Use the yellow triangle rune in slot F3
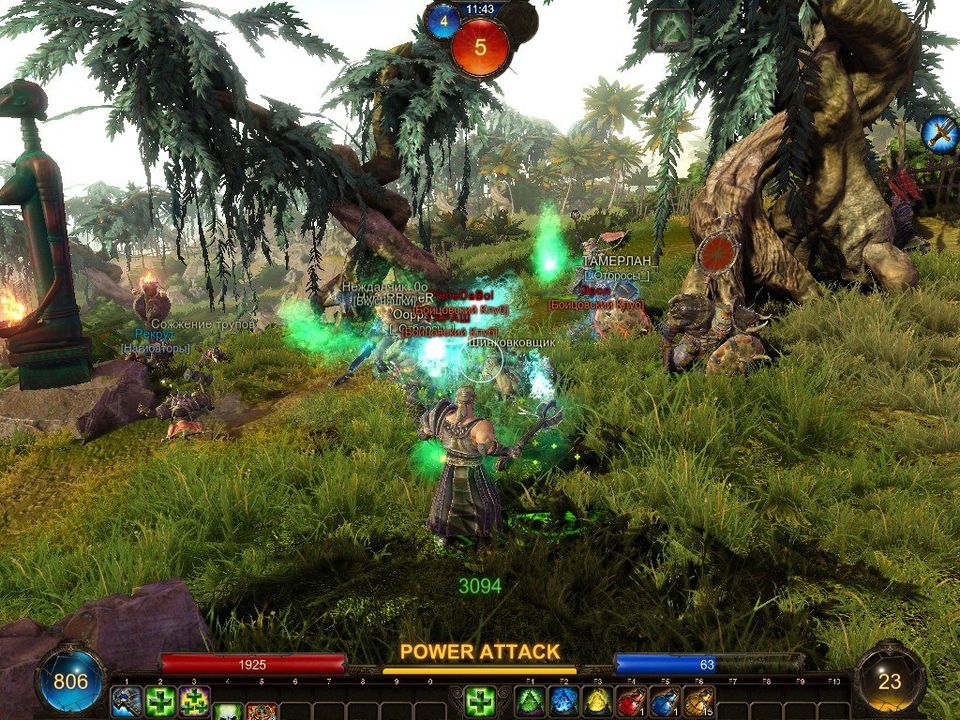The image size is (960, 720). coord(598,702)
